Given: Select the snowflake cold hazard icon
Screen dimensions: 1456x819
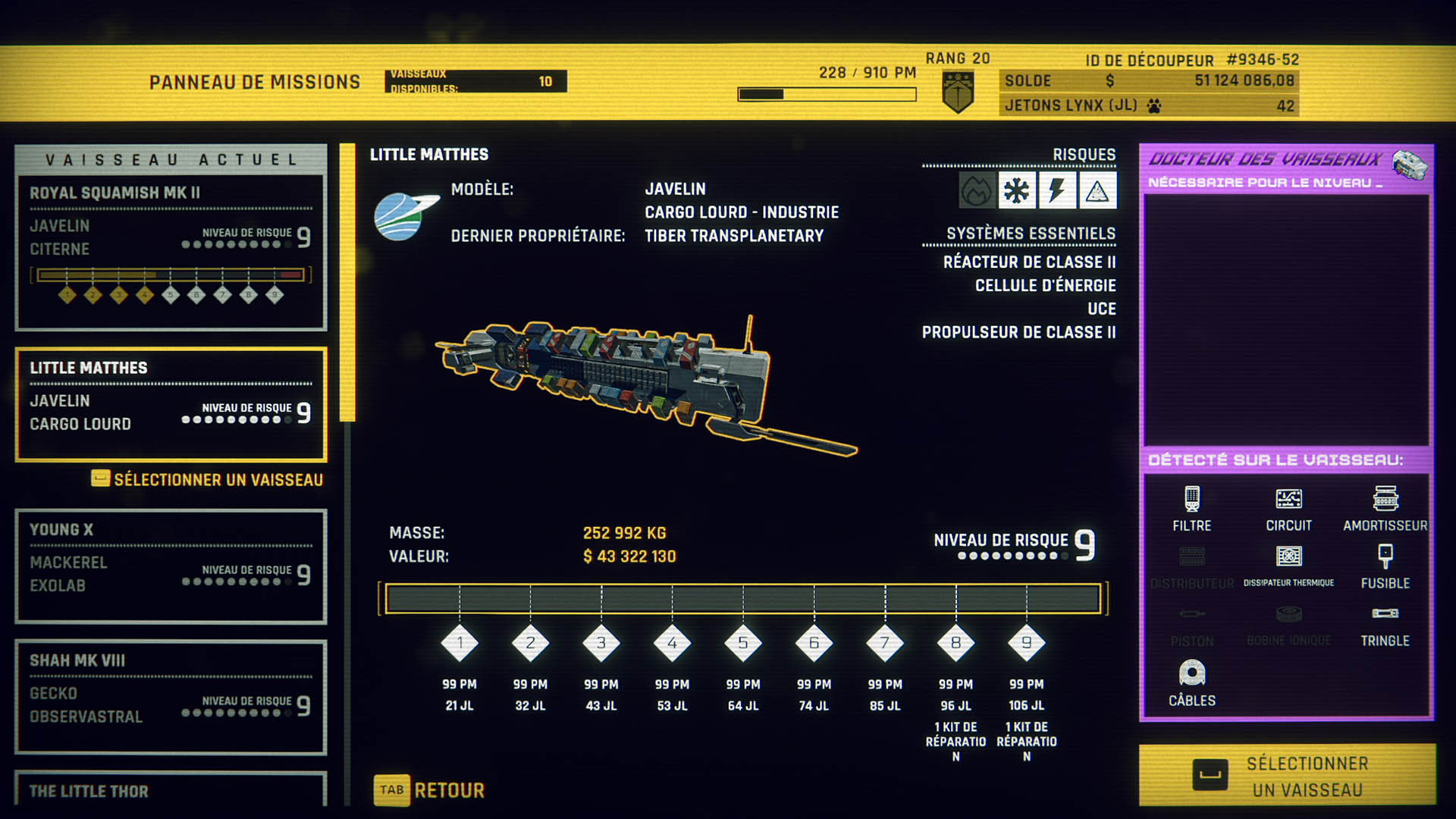Looking at the screenshot, I should pos(1016,190).
